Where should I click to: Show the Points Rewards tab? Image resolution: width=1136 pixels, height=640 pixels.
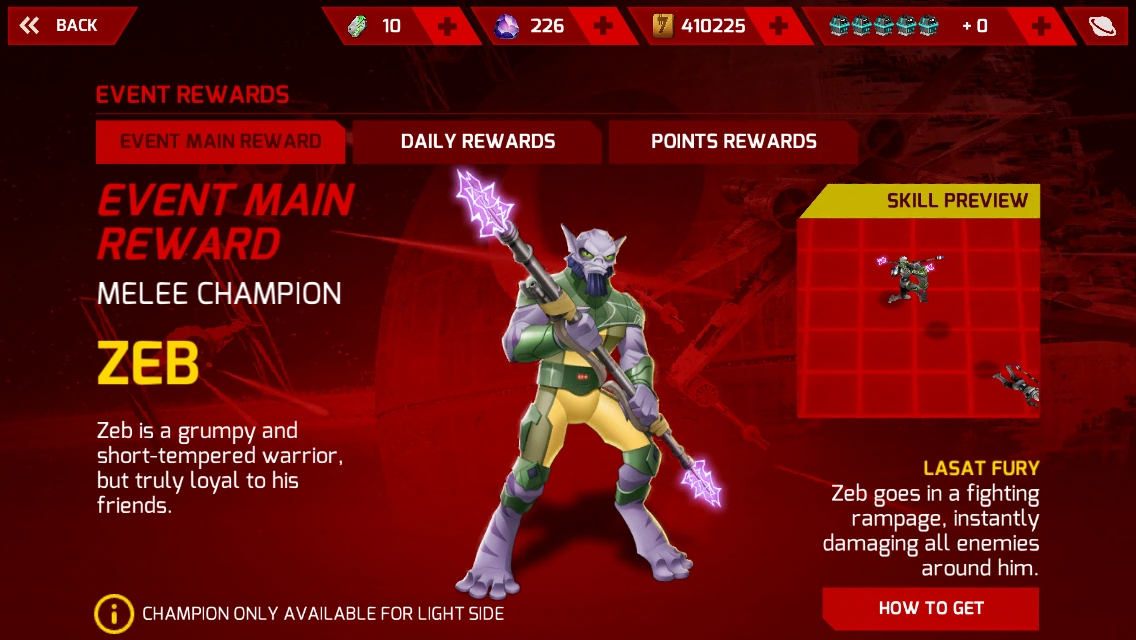click(733, 141)
